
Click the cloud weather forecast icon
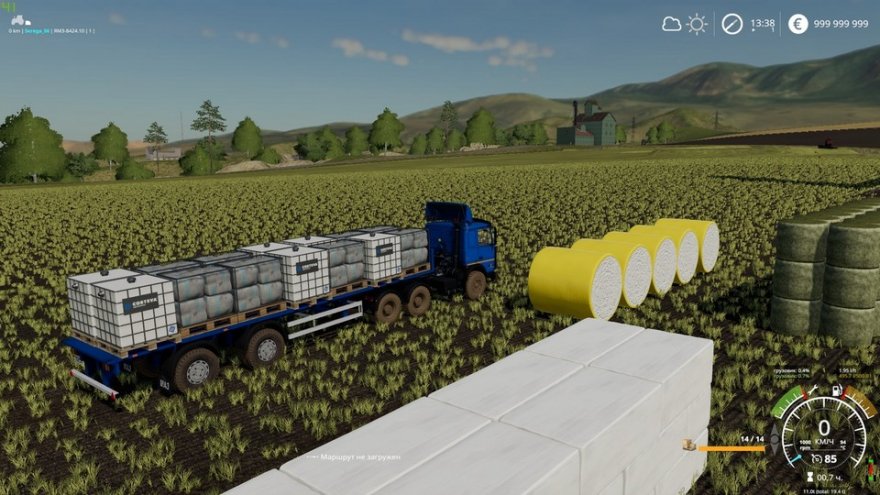click(x=671, y=24)
